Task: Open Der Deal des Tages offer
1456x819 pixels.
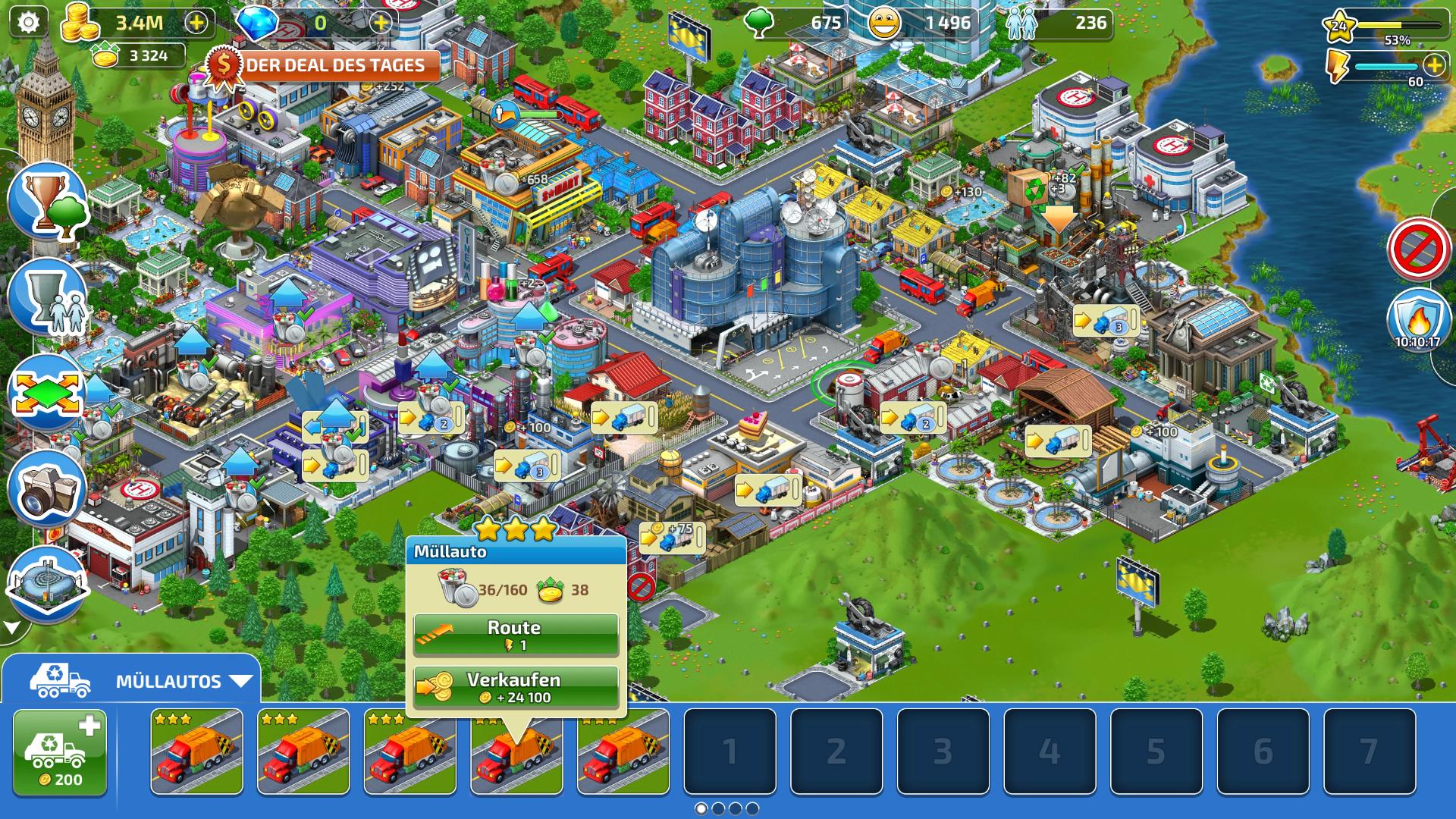Action: point(326,65)
